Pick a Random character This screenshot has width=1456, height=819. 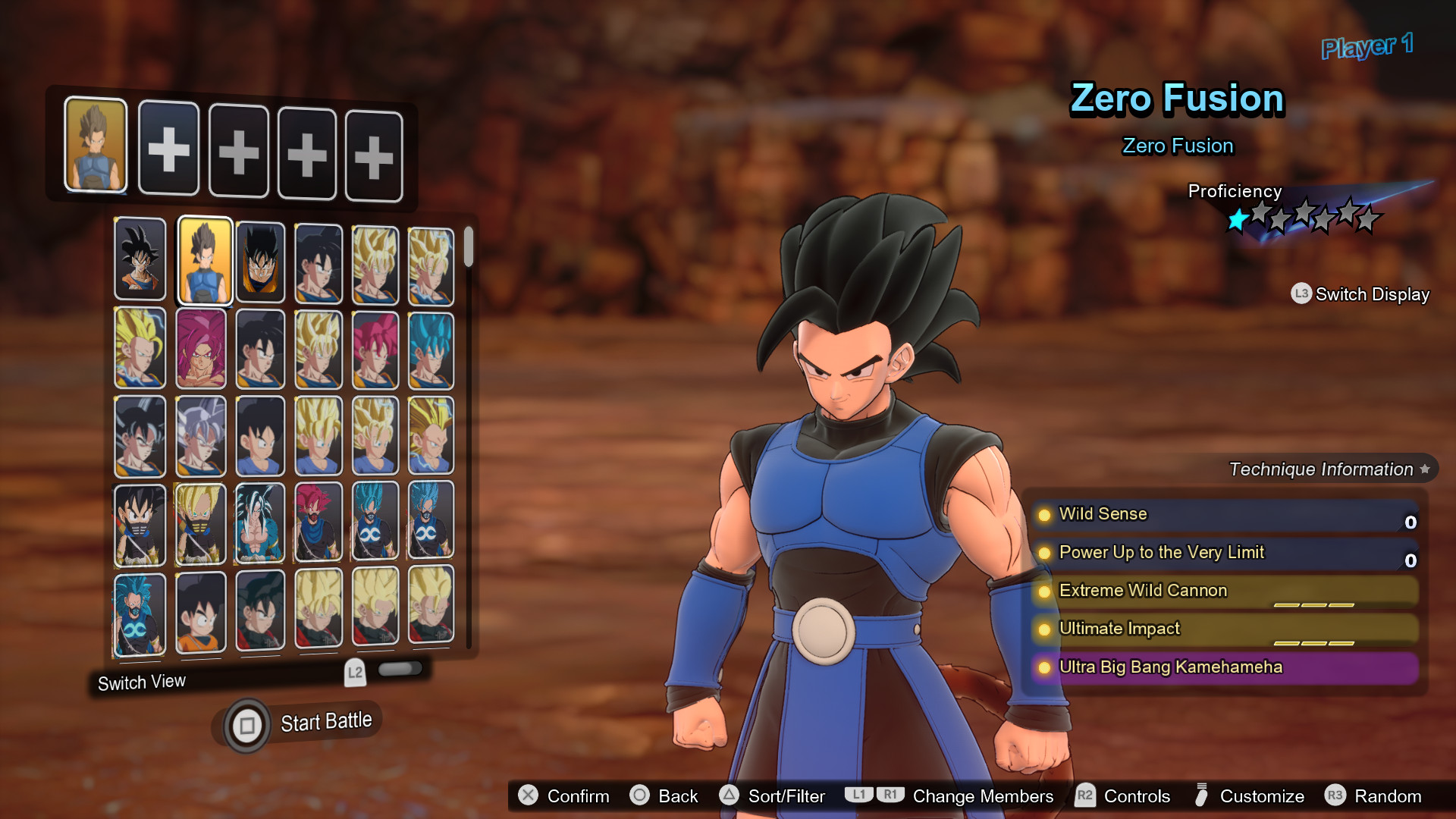1373,796
